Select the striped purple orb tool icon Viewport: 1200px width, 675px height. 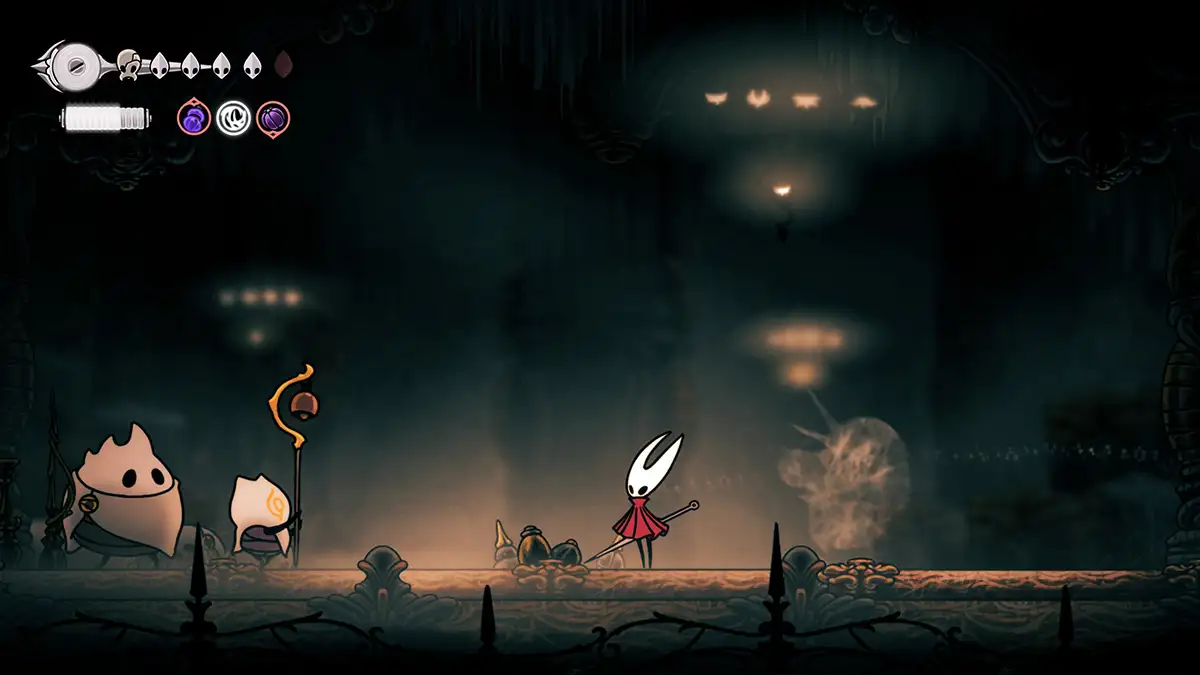[x=273, y=118]
